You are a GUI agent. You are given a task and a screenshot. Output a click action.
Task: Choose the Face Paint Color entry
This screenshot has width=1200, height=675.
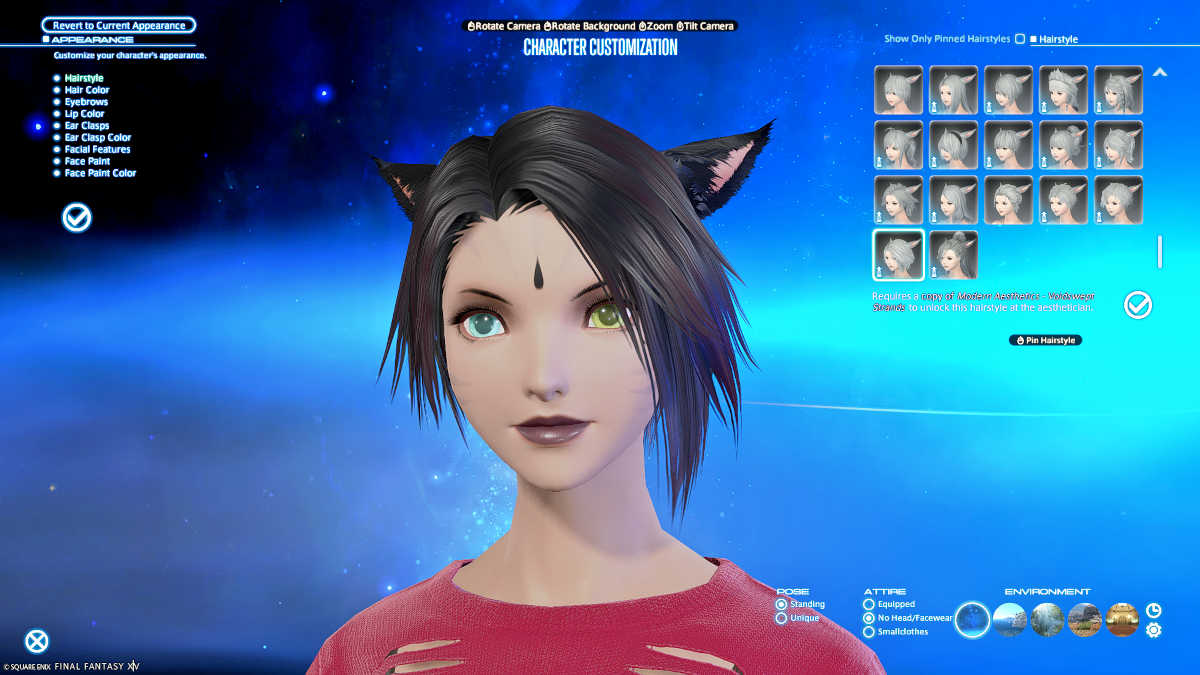(x=100, y=173)
